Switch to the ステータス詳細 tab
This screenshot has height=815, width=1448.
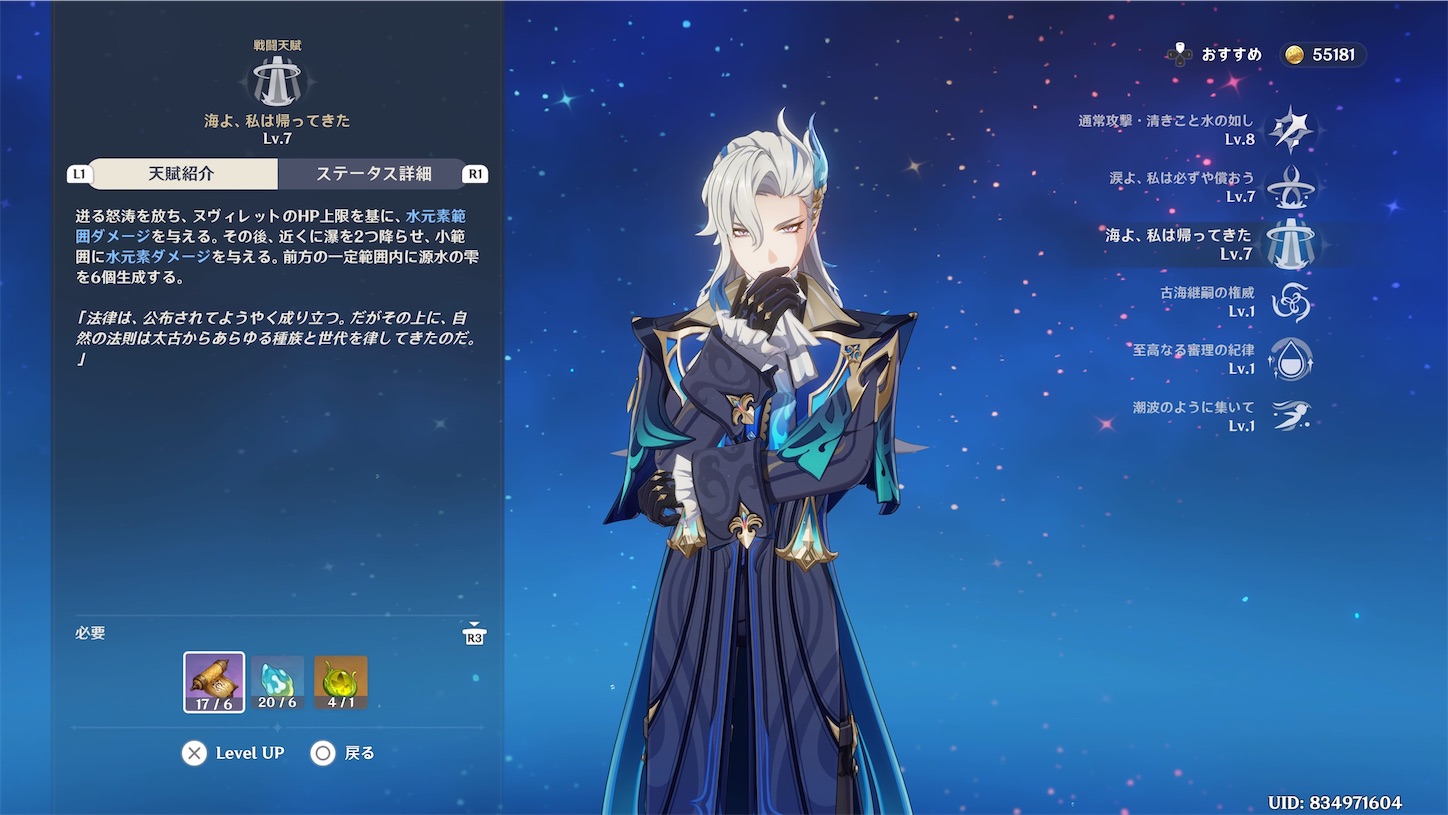[x=376, y=174]
